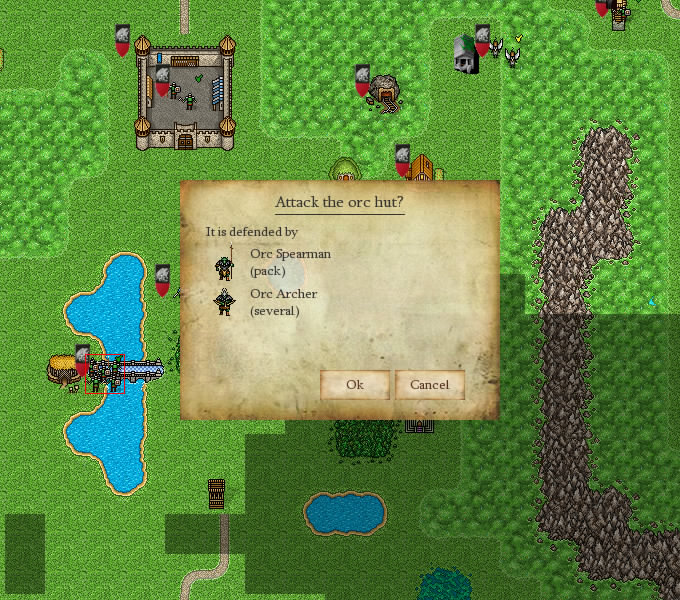Cancel attacking the orc hut

click(x=430, y=385)
